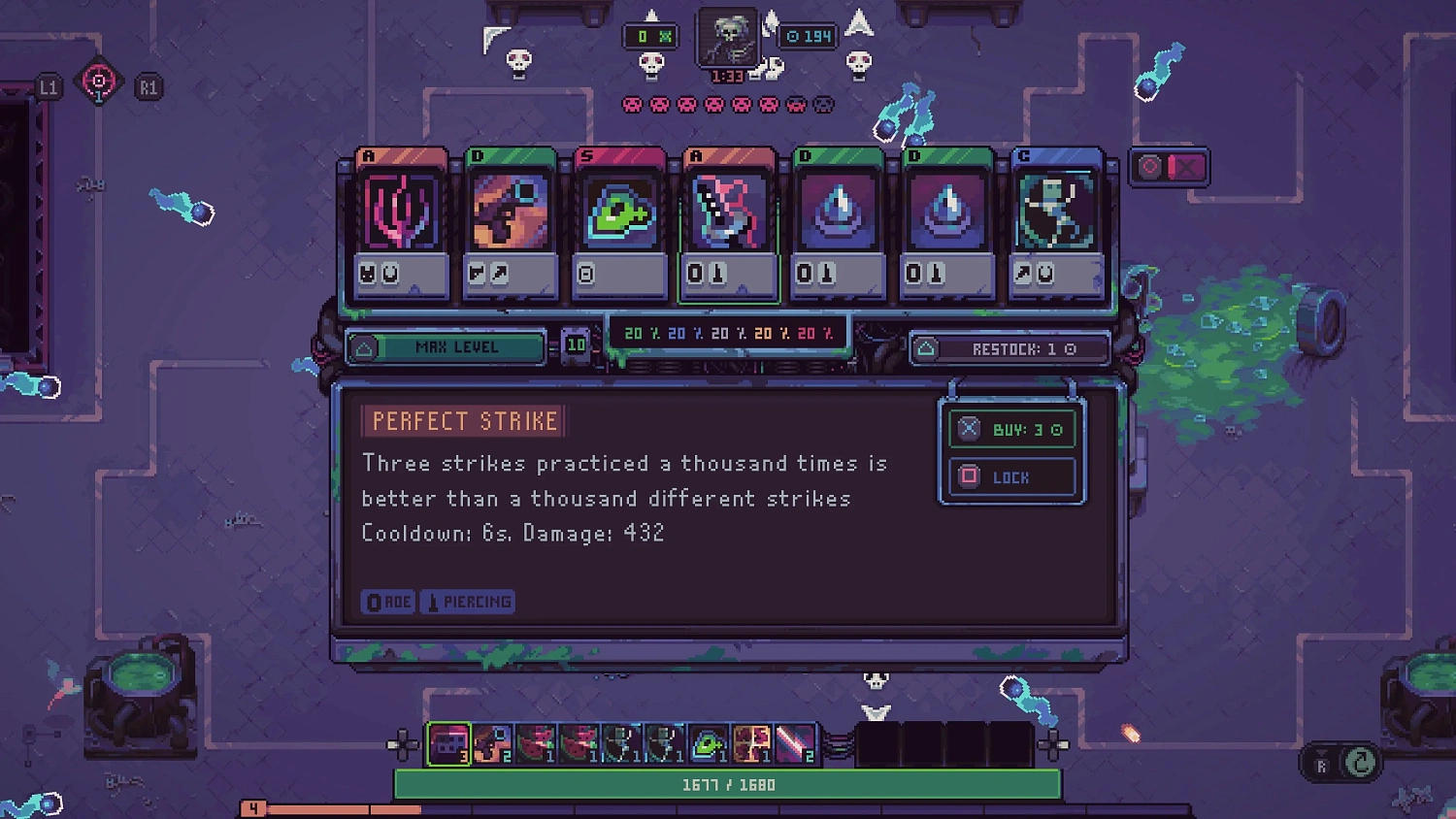This screenshot has width=1456, height=819.
Task: Click the AOE attribute tag
Action: pyautogui.click(x=388, y=601)
